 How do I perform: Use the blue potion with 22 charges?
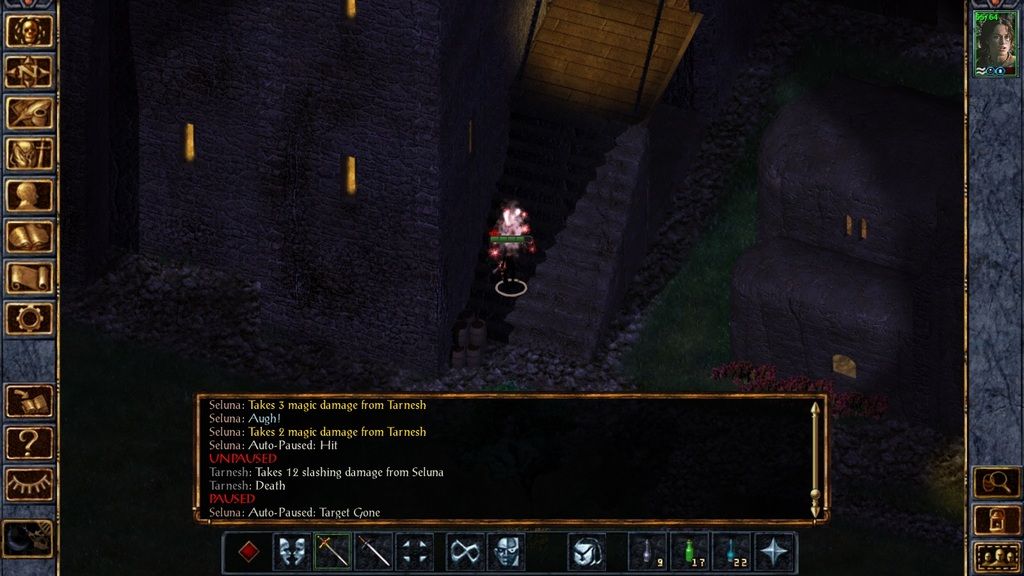coord(732,552)
